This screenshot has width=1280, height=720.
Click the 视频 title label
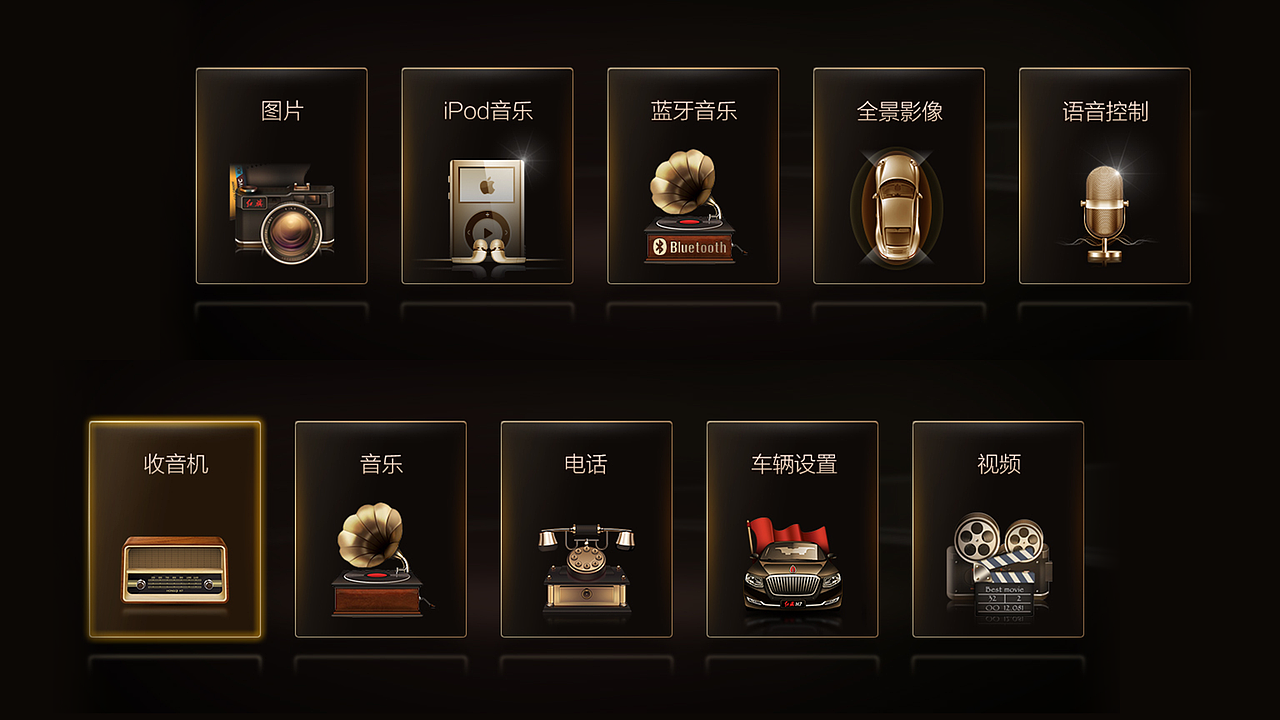tap(997, 464)
